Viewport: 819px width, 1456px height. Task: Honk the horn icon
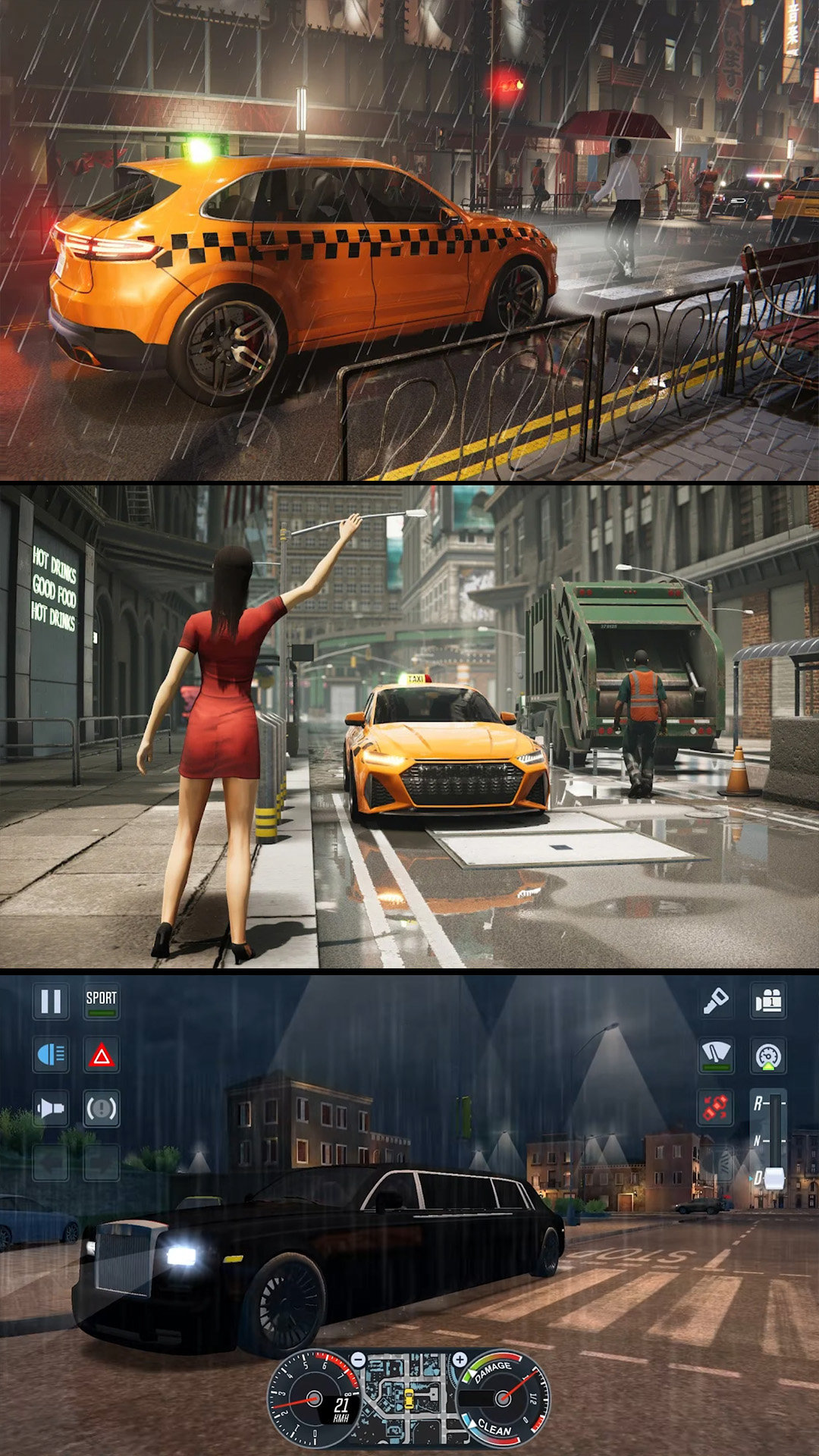point(51,1109)
